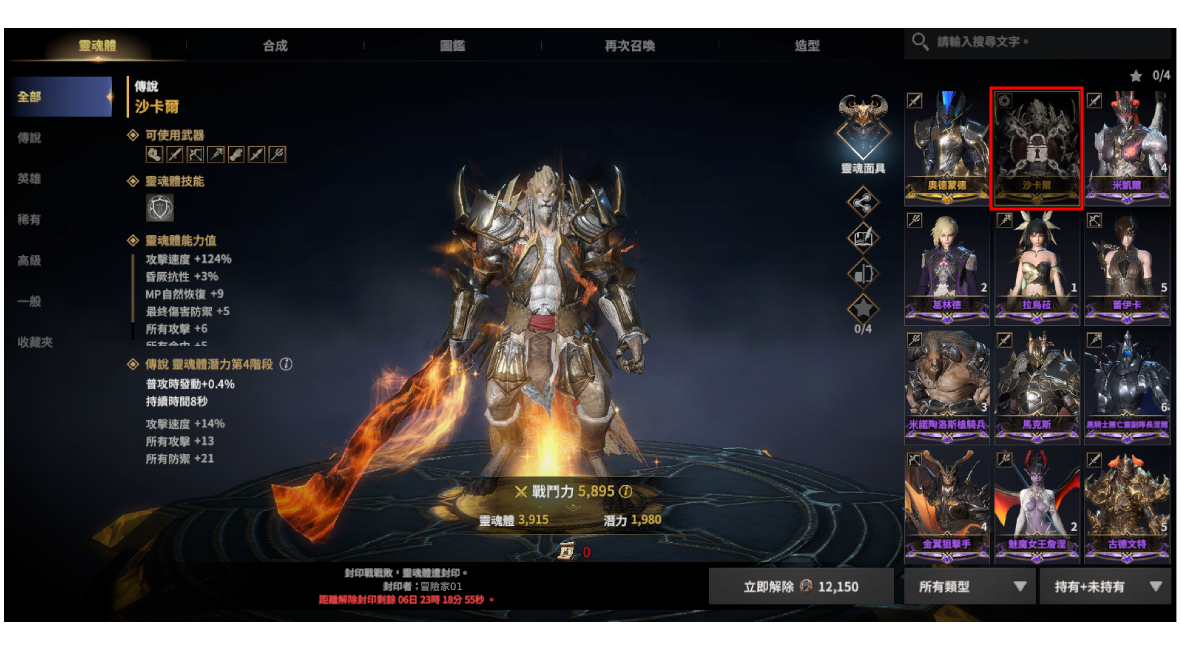Show only 英雄 grade soul bodies
Screen dimensions: 1180x650
(x=29, y=179)
